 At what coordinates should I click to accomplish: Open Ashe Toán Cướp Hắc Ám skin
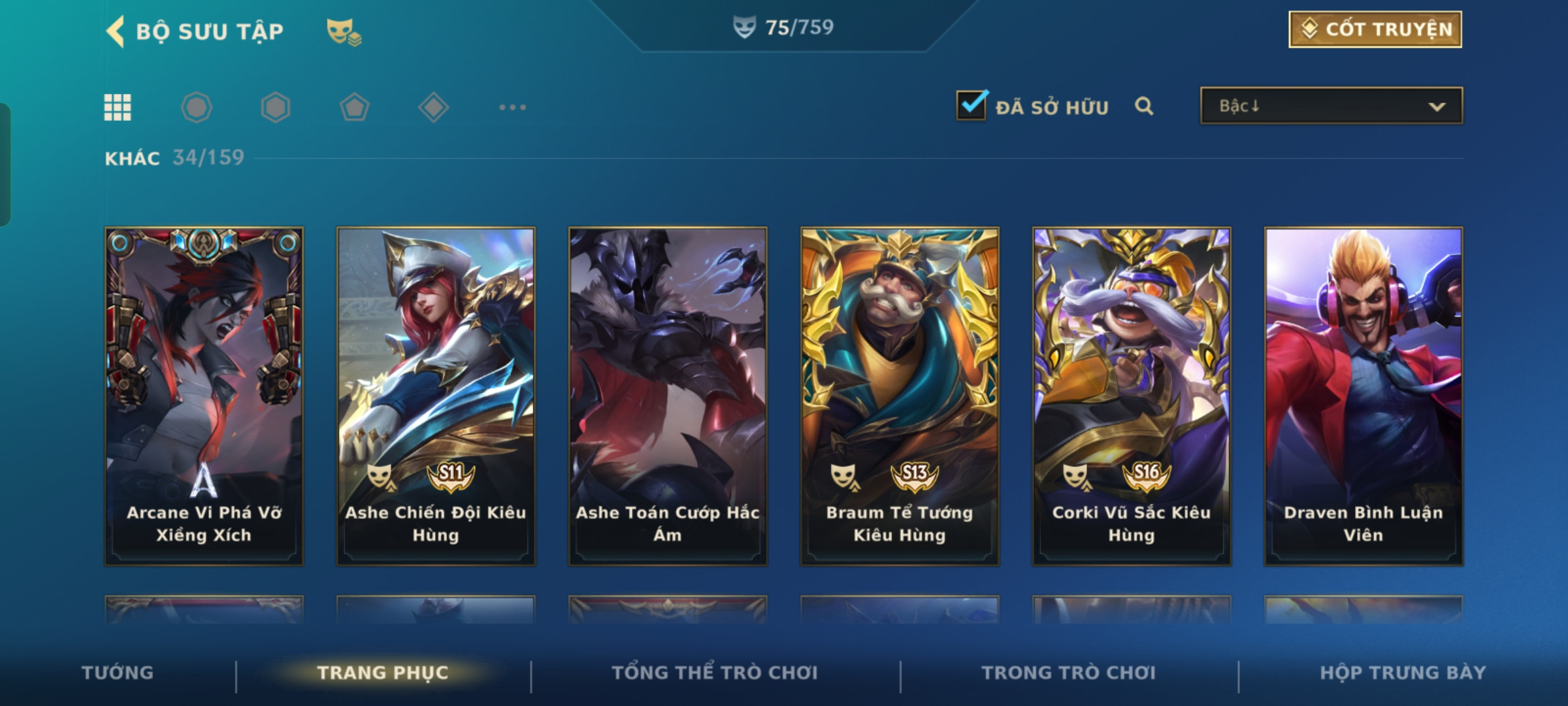(668, 395)
